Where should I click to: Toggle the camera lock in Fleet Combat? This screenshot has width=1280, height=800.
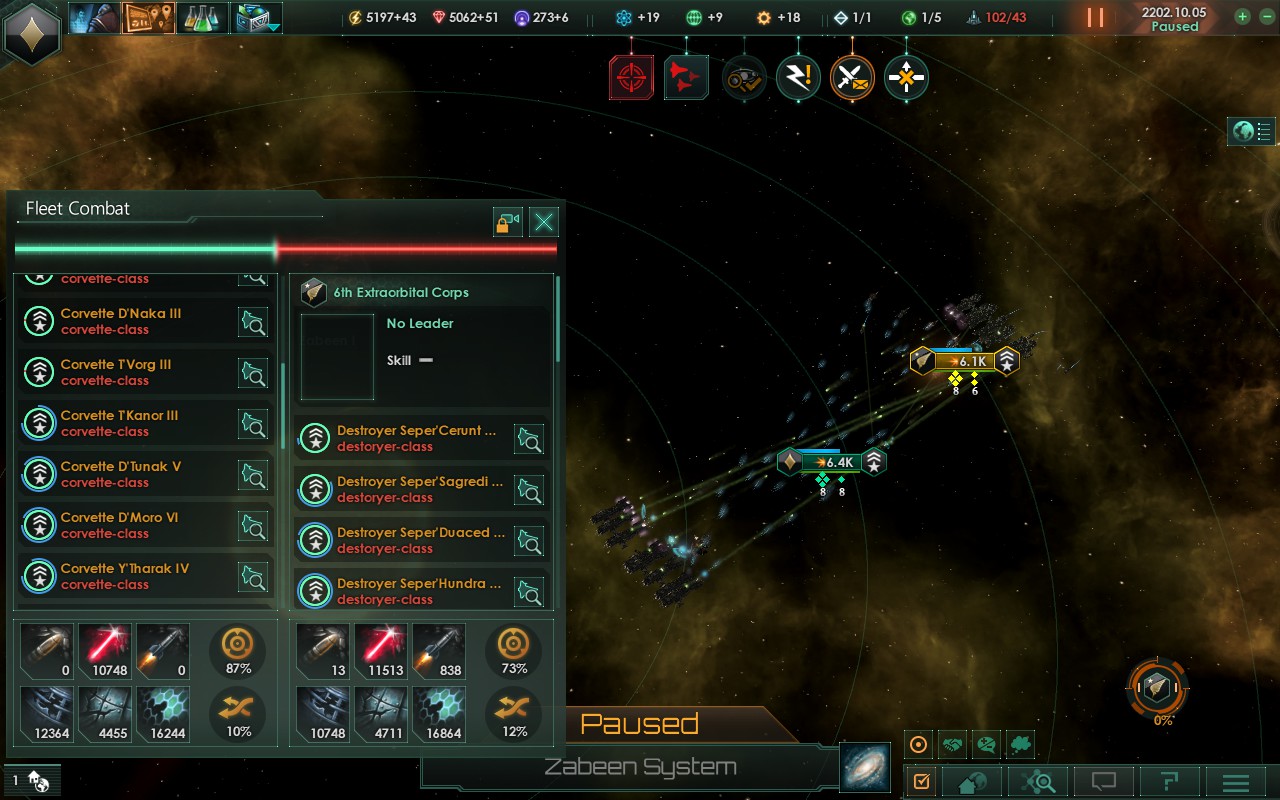(508, 222)
